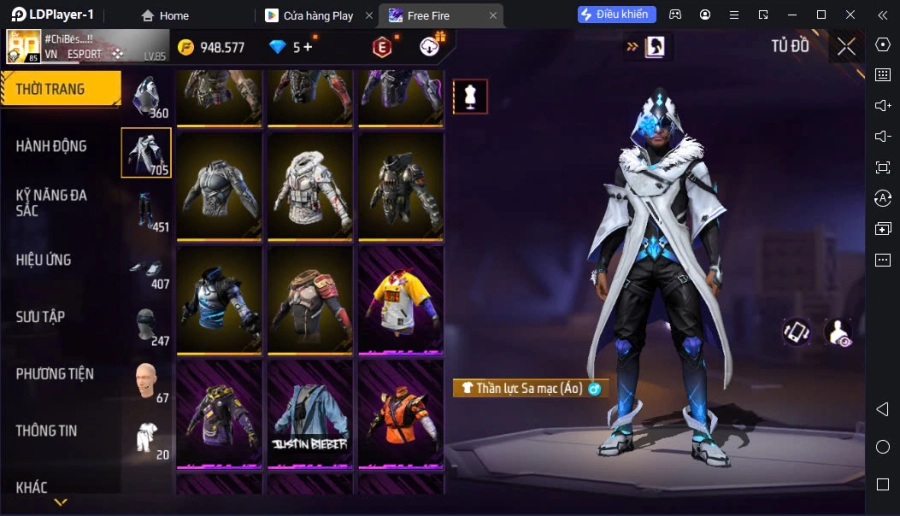This screenshot has height=516, width=900.
Task: Switch to the Cửa hàng Play tab
Action: click(318, 16)
